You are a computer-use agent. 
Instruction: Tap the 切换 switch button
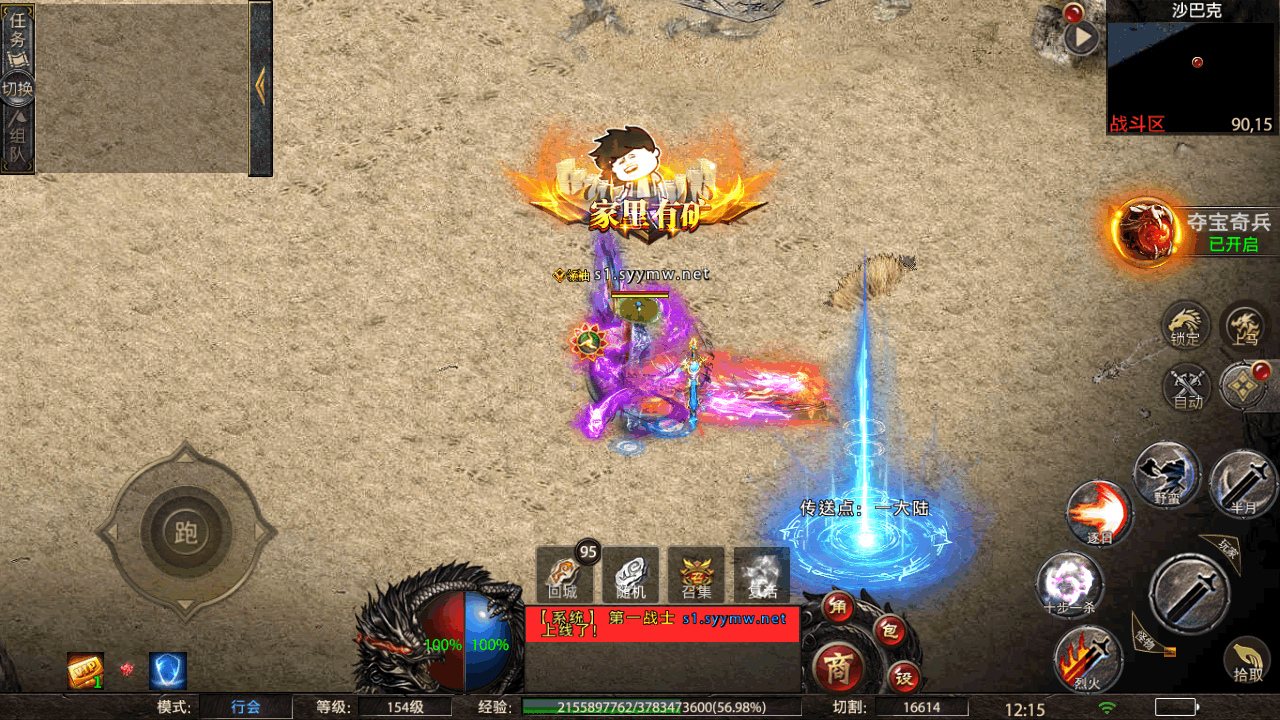[x=18, y=88]
